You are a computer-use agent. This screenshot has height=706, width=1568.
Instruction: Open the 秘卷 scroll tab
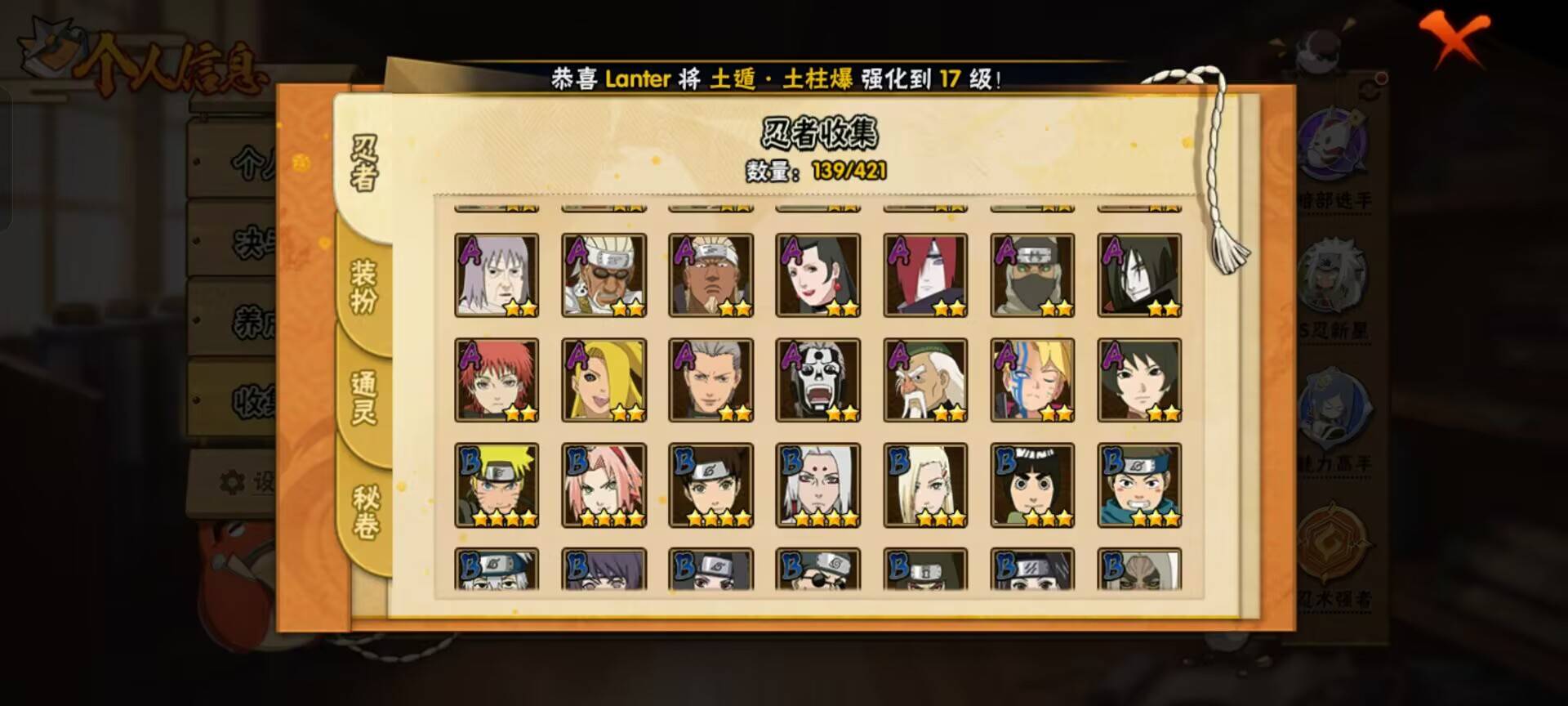pyautogui.click(x=364, y=512)
